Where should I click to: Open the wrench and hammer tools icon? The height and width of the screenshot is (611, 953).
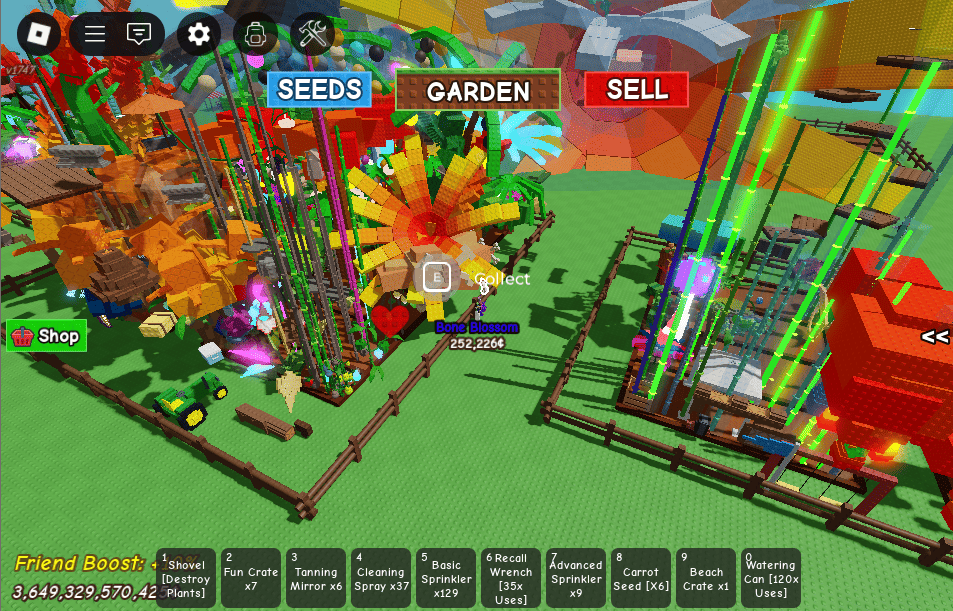point(312,35)
